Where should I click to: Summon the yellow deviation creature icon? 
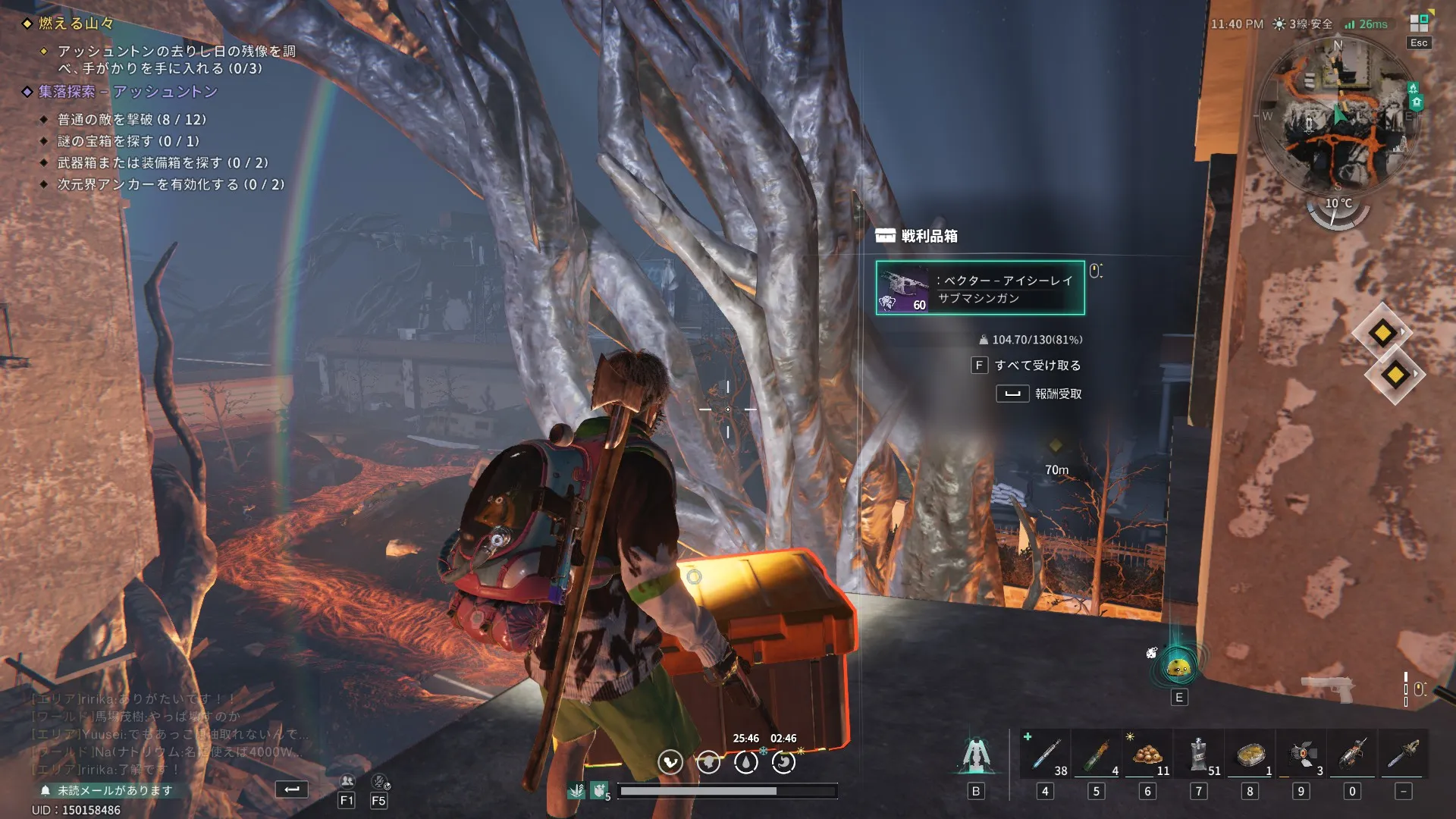[1178, 667]
